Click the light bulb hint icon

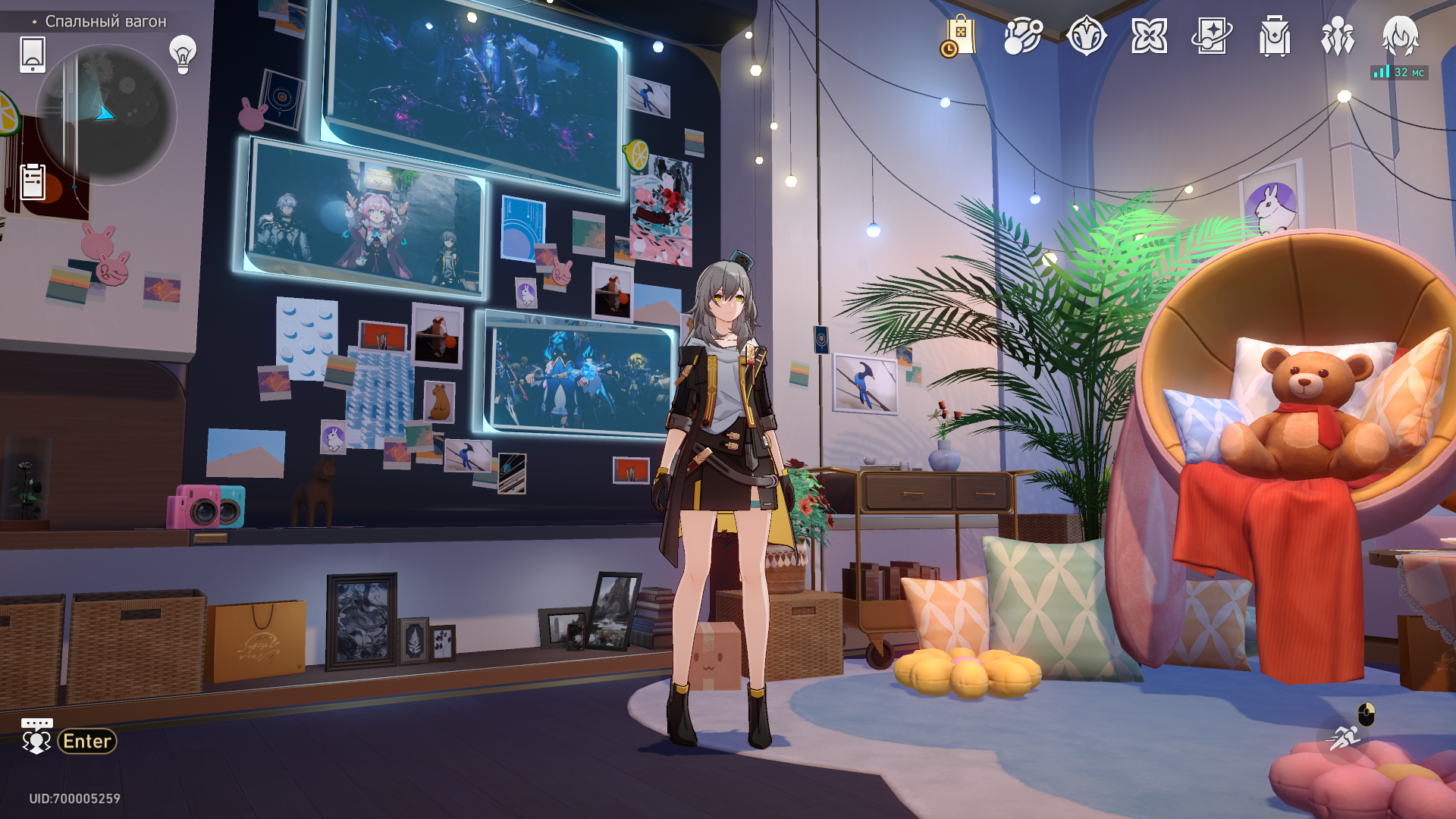(x=183, y=54)
